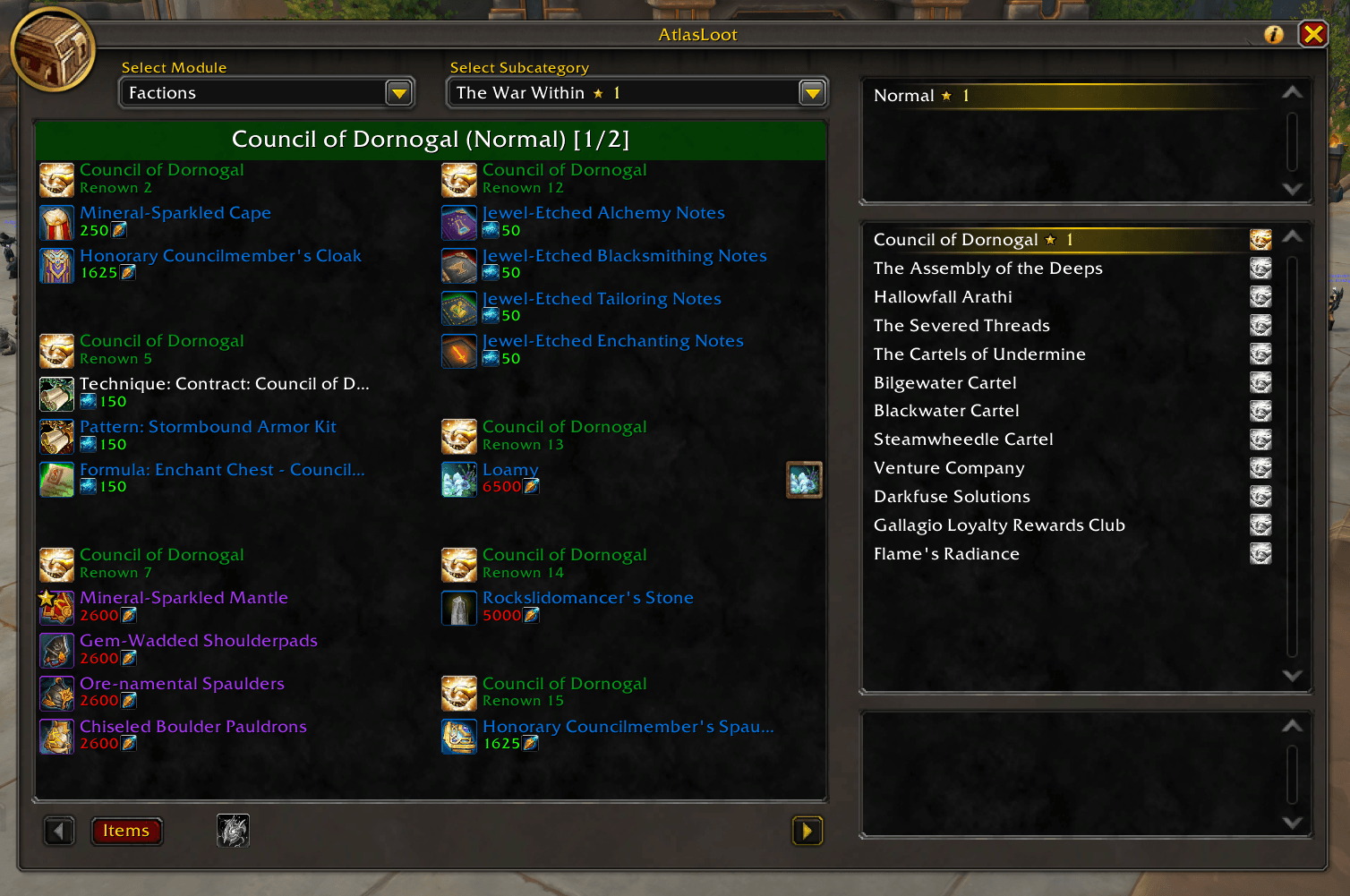The width and height of the screenshot is (1350, 896).
Task: Click the Rockslidomancer's Stone item icon
Action: [x=458, y=608]
